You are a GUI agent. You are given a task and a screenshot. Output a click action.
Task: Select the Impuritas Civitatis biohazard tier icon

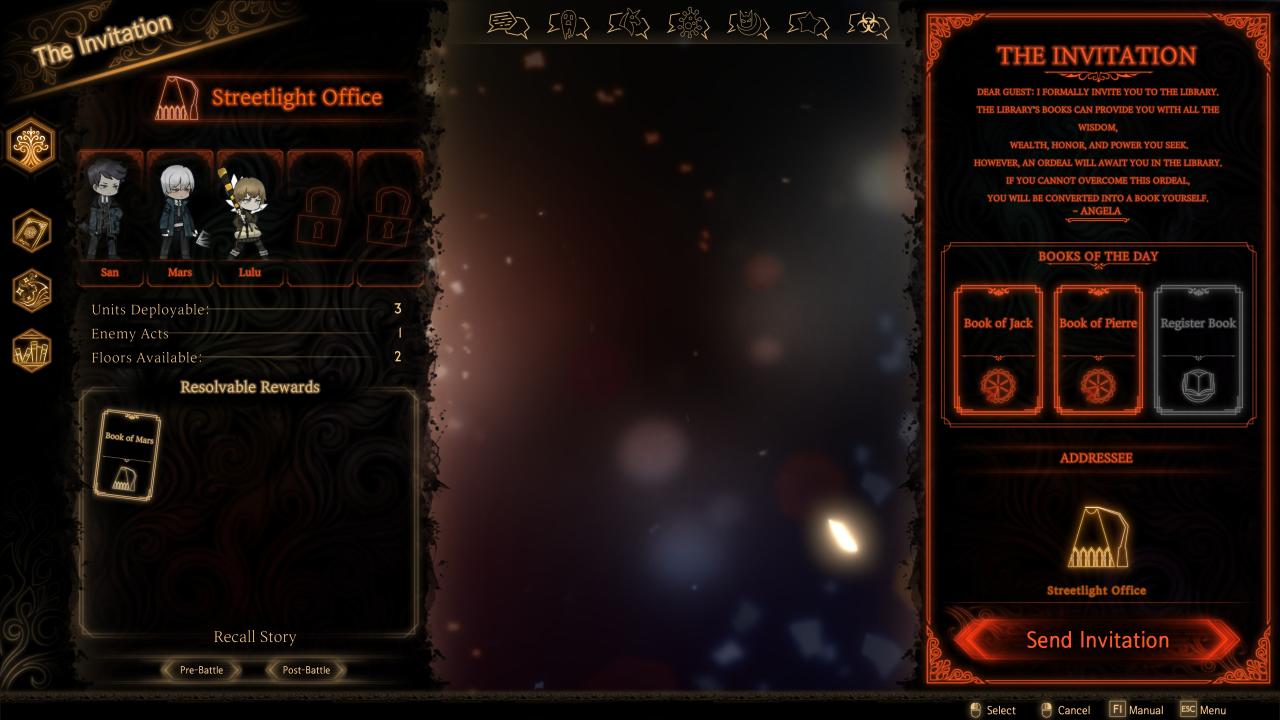click(x=870, y=25)
